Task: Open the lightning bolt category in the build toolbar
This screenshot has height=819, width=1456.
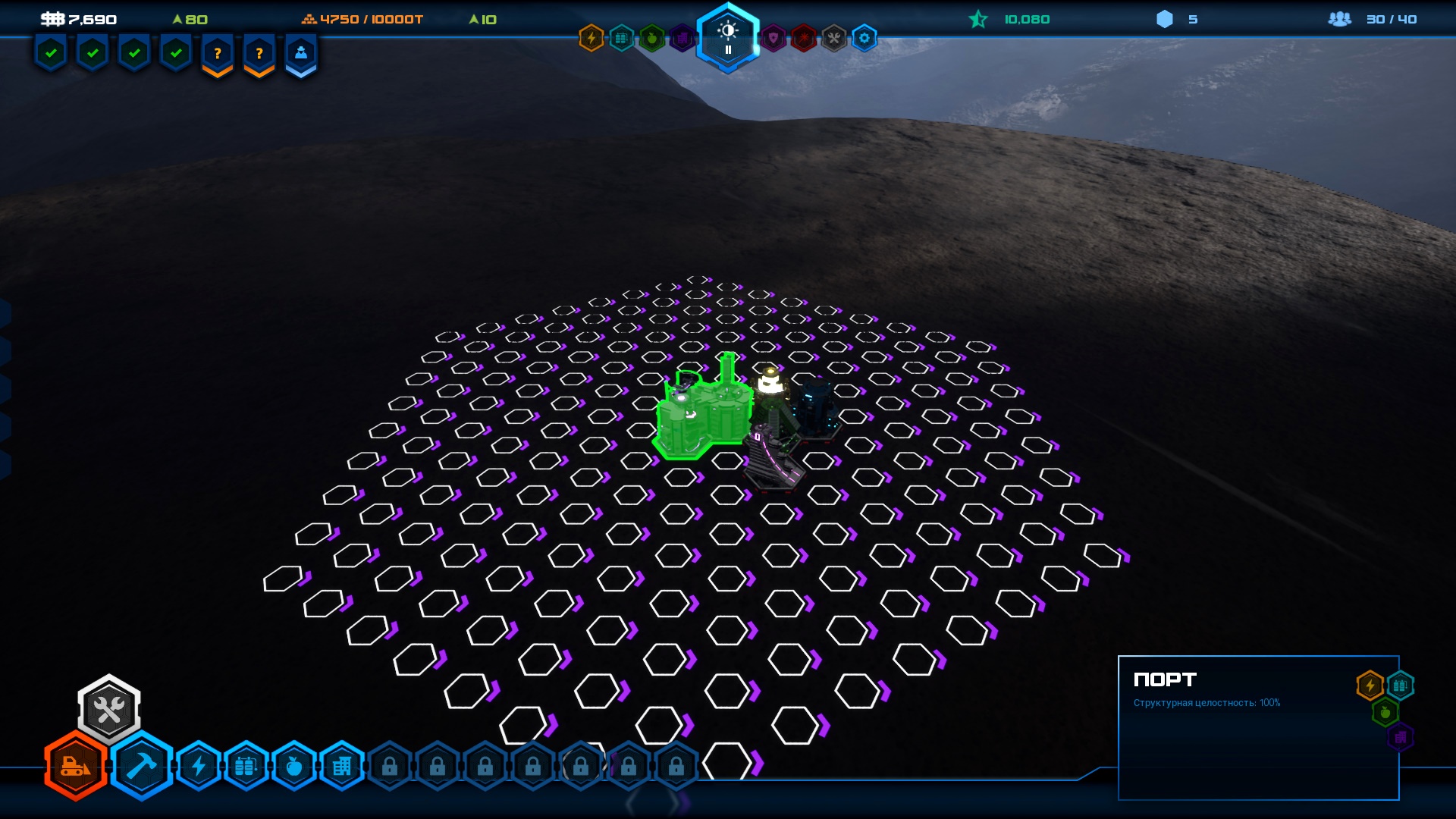Action: click(199, 767)
